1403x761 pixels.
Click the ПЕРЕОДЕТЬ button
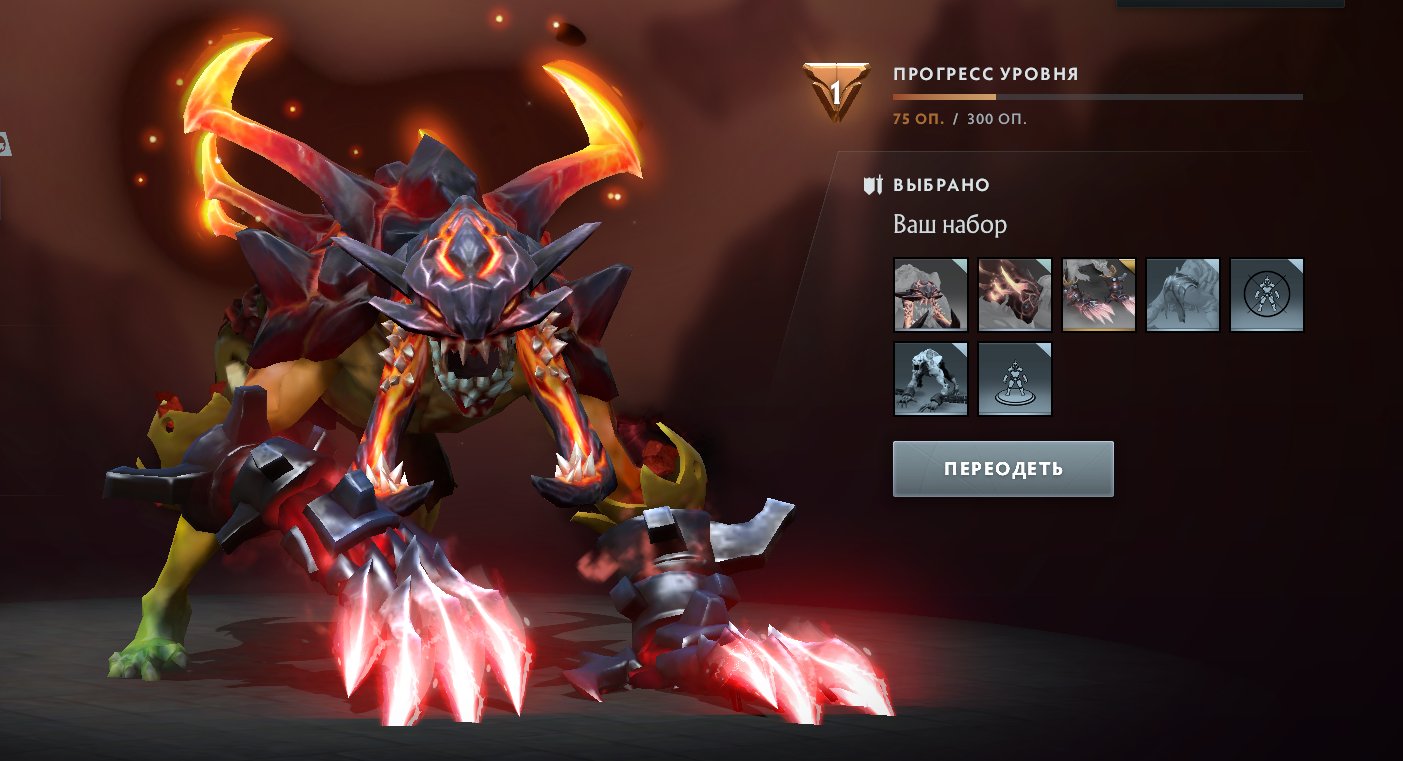coord(1003,469)
